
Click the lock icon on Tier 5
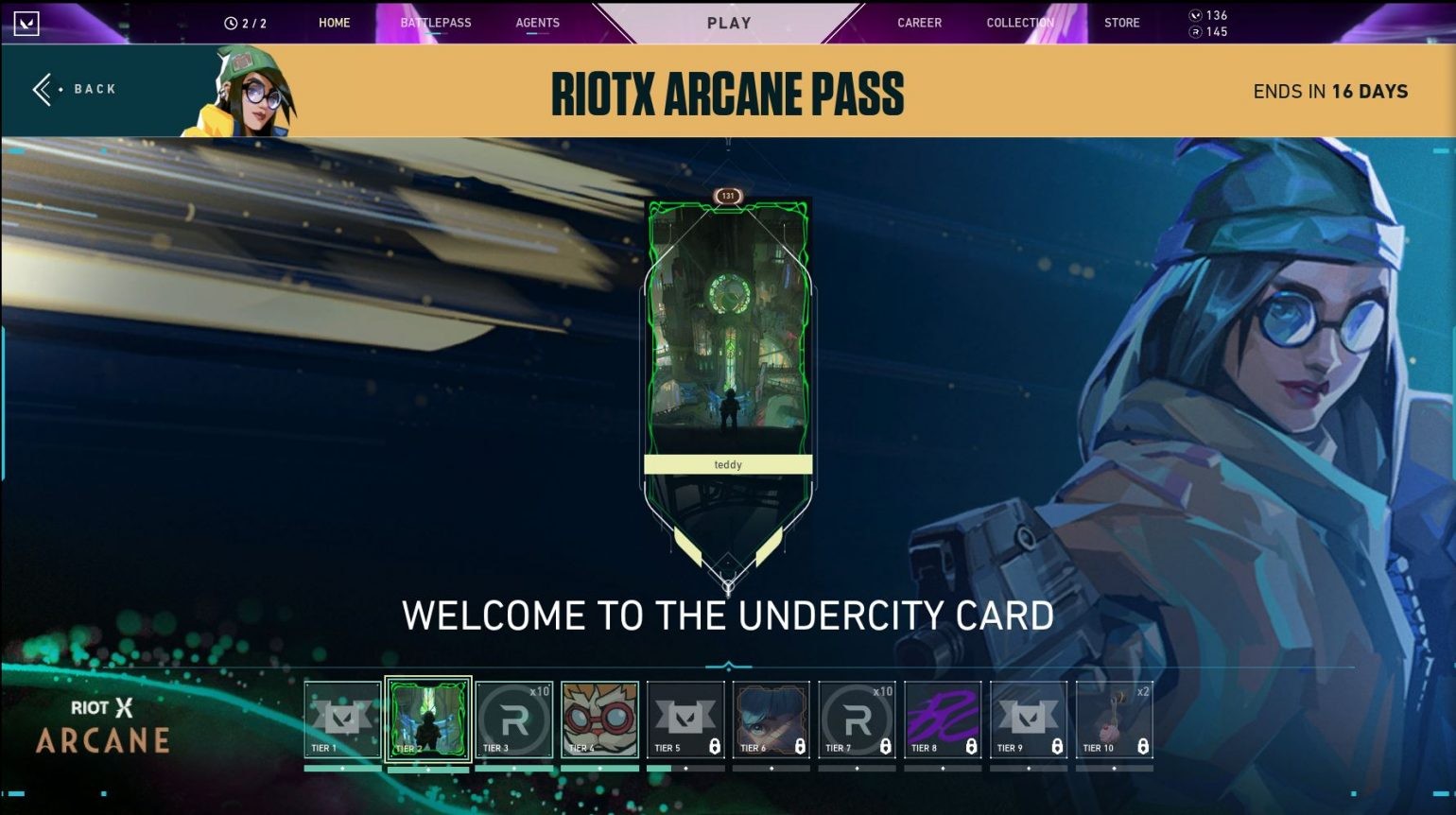pyautogui.click(x=713, y=746)
